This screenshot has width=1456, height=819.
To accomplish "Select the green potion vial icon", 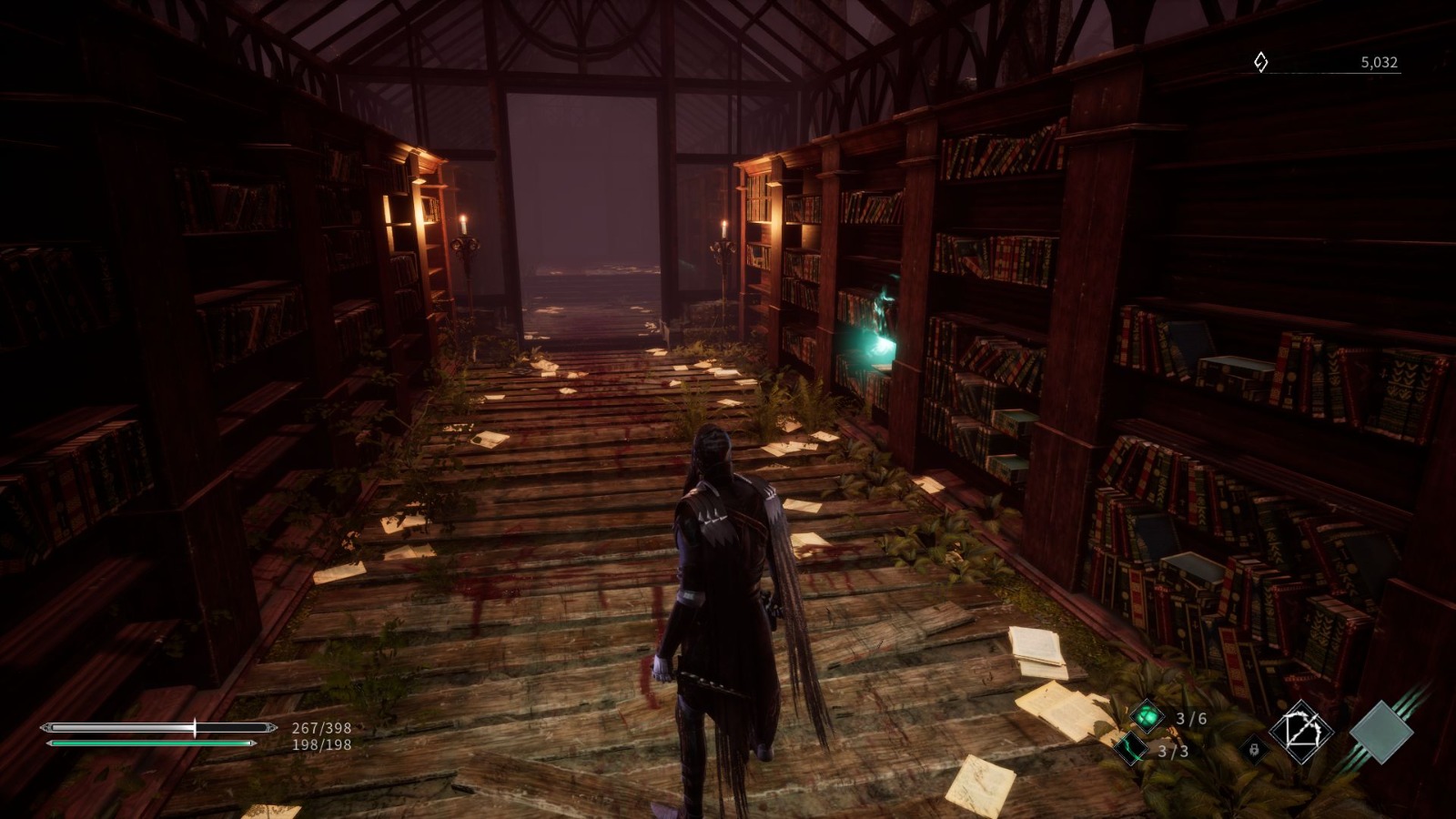I will click(1148, 714).
